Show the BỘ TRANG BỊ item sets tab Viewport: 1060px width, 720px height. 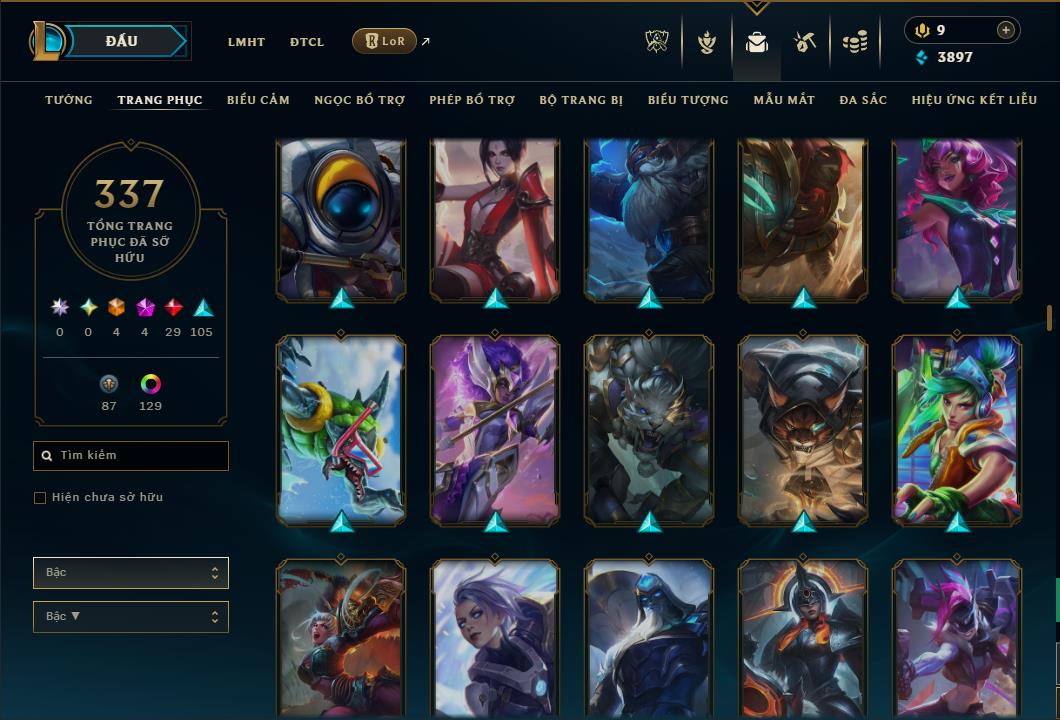tap(581, 100)
